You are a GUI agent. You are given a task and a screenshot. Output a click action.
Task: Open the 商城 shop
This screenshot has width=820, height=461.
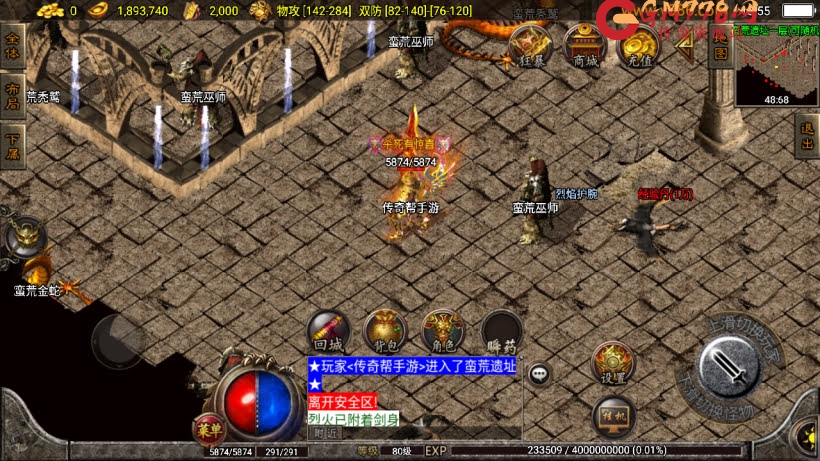tap(585, 46)
